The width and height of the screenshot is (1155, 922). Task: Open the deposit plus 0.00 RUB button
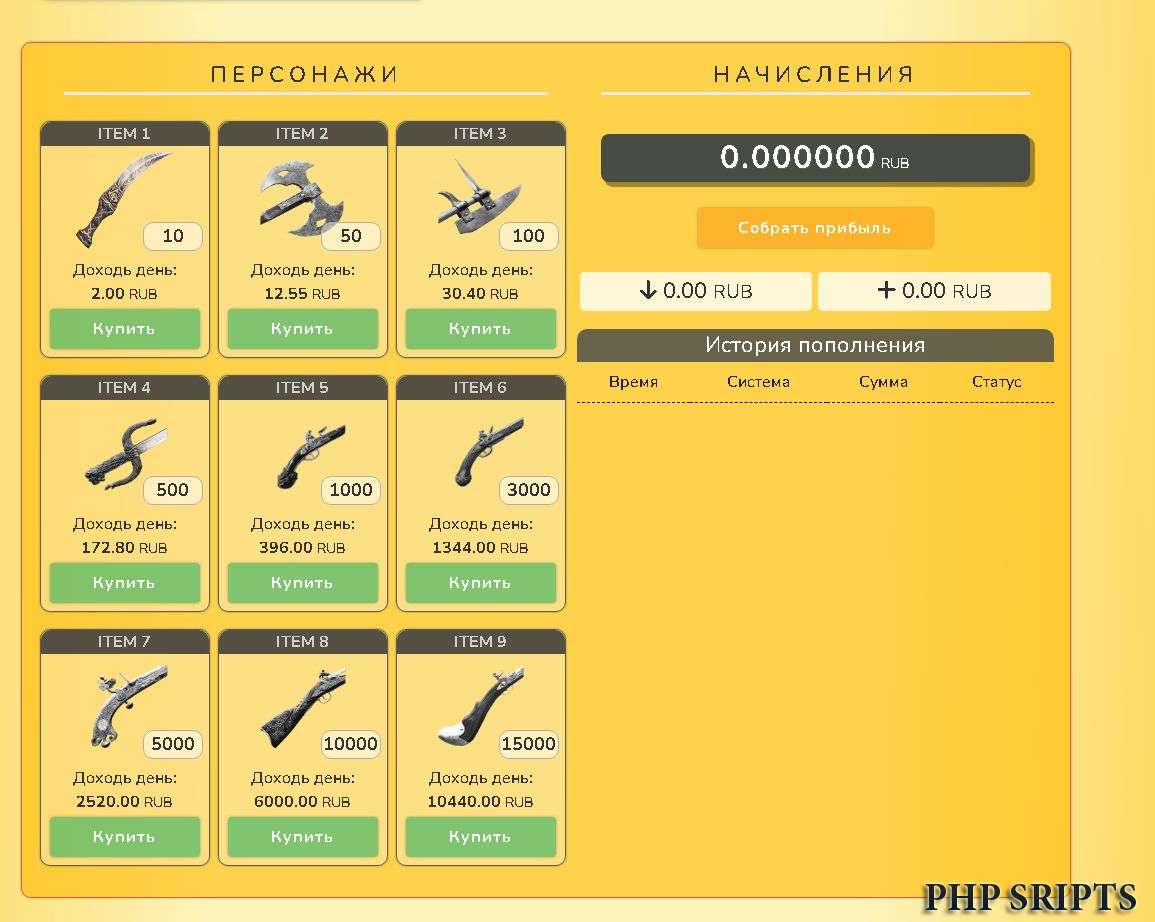click(934, 291)
